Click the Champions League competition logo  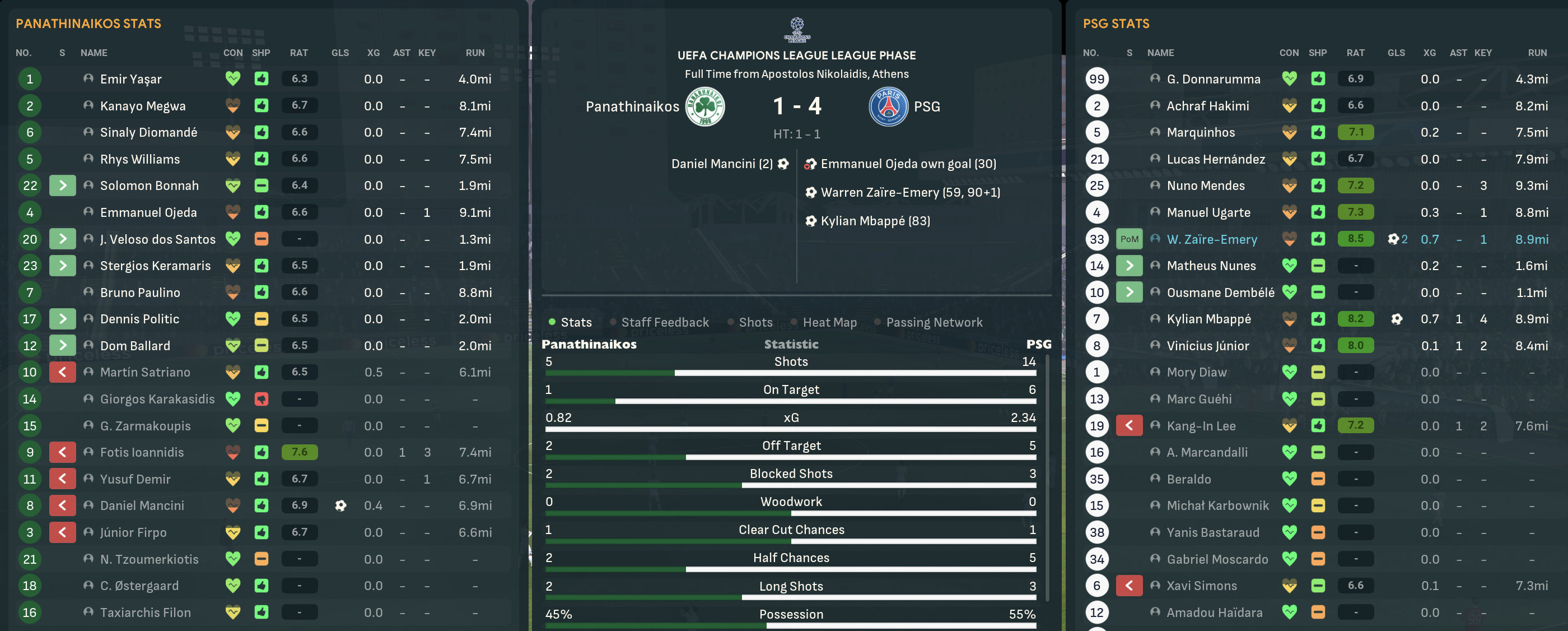(796, 29)
